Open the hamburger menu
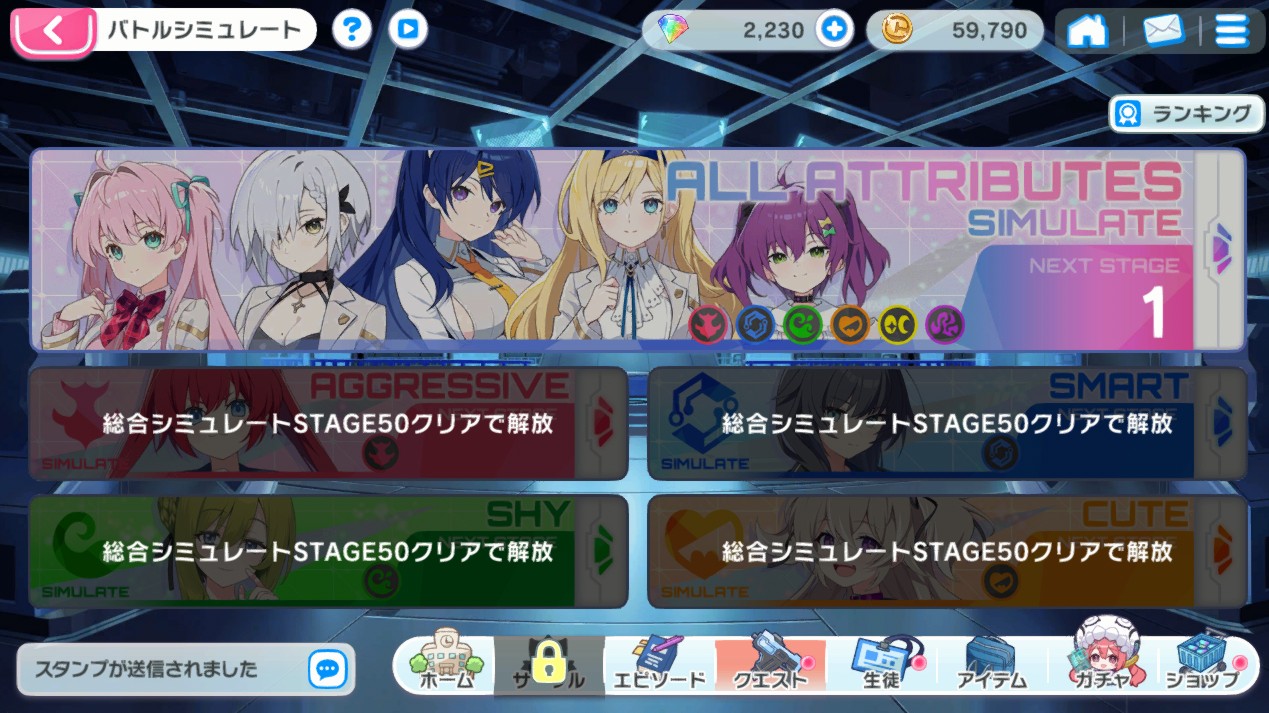The image size is (1269, 713). click(1231, 30)
